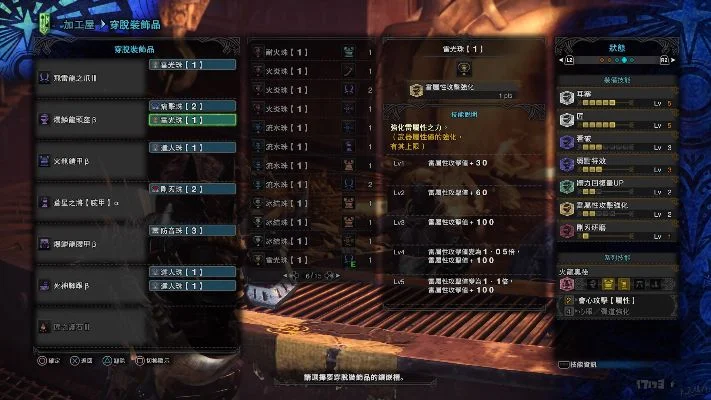The image size is (711, 400).
Task: Select the 防音珠【3】 slot on the waist armor
Action: [191, 230]
